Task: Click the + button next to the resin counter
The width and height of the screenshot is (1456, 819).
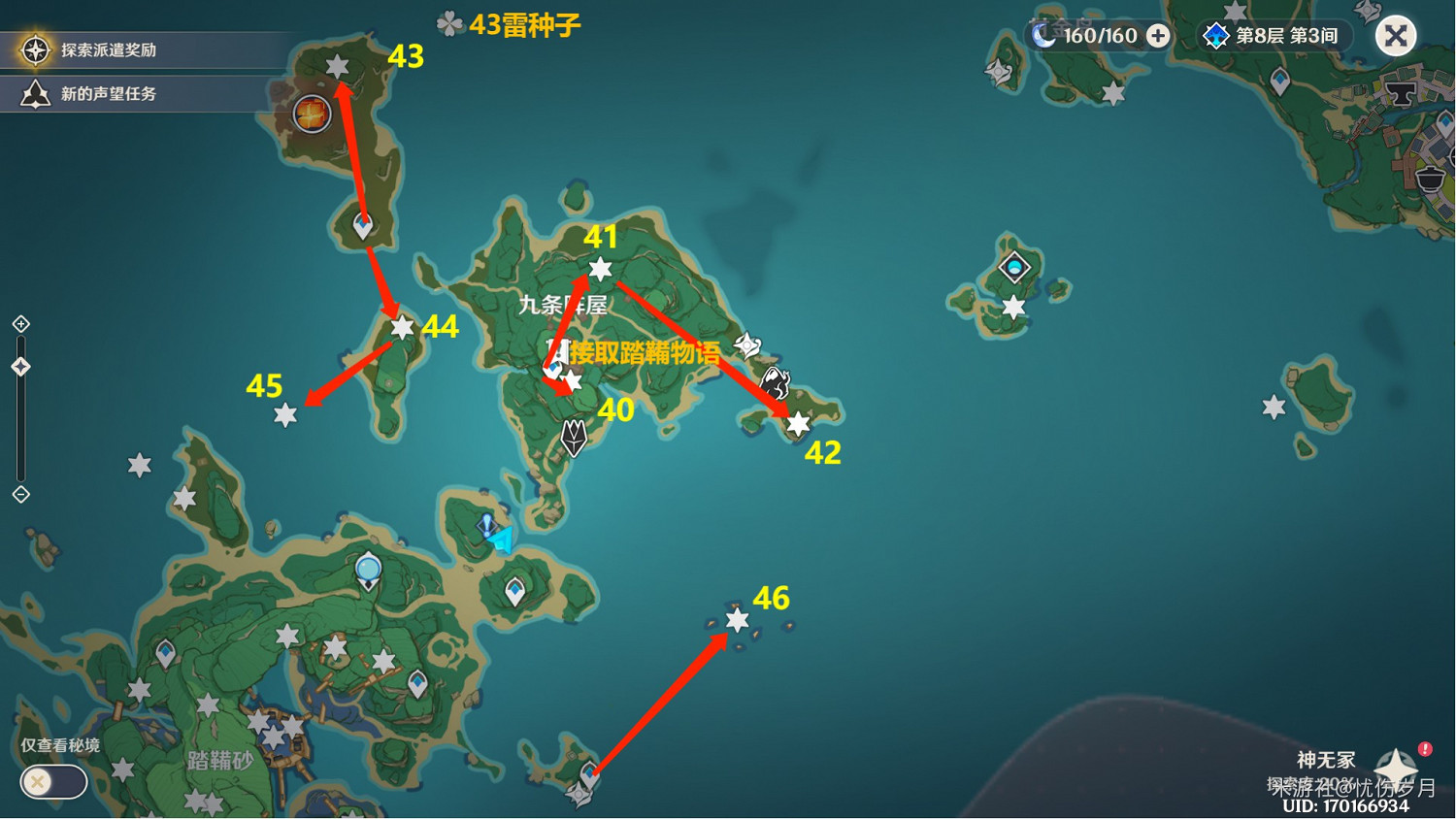Action: click(1157, 35)
